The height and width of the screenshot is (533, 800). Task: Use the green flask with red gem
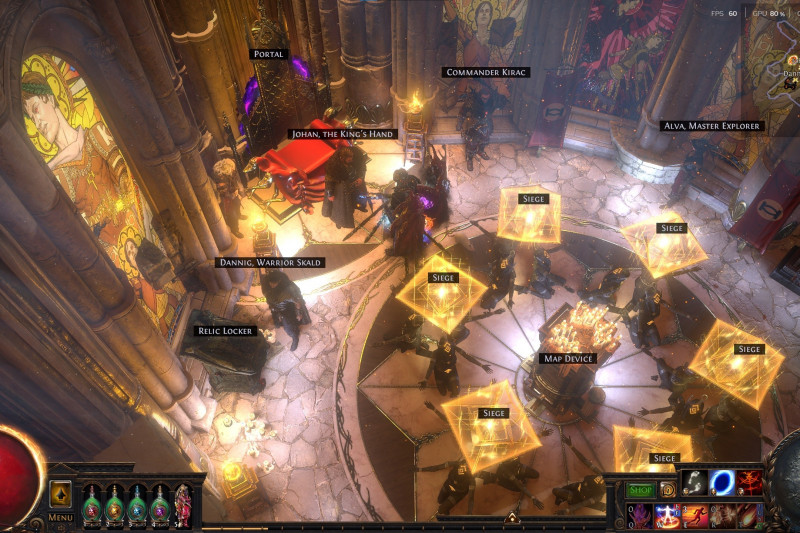[x=91, y=502]
